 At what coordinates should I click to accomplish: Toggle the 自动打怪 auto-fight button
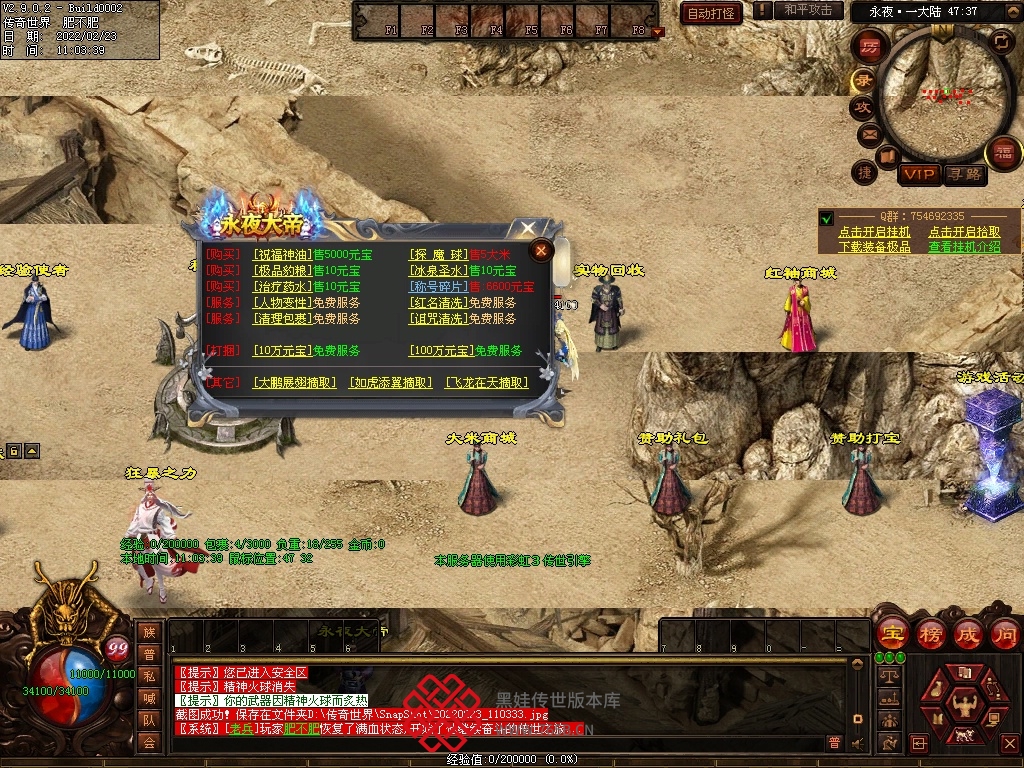pos(711,13)
